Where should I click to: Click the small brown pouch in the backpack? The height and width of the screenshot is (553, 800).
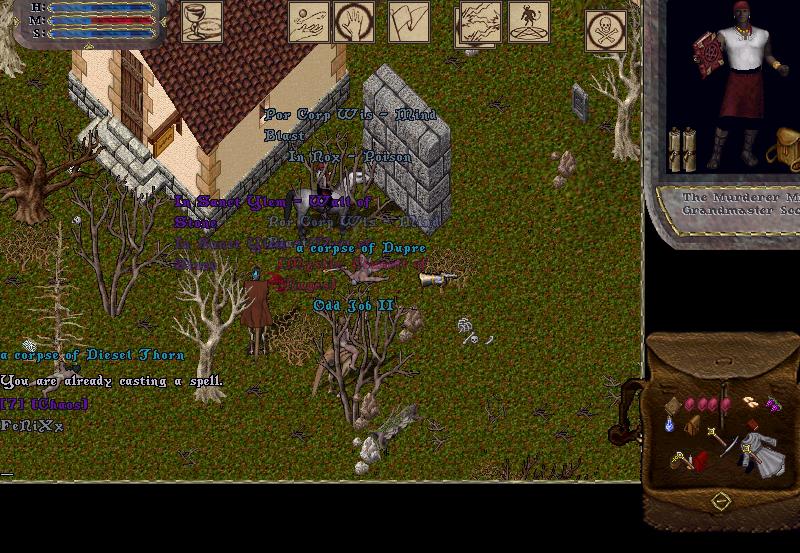pyautogui.click(x=691, y=425)
